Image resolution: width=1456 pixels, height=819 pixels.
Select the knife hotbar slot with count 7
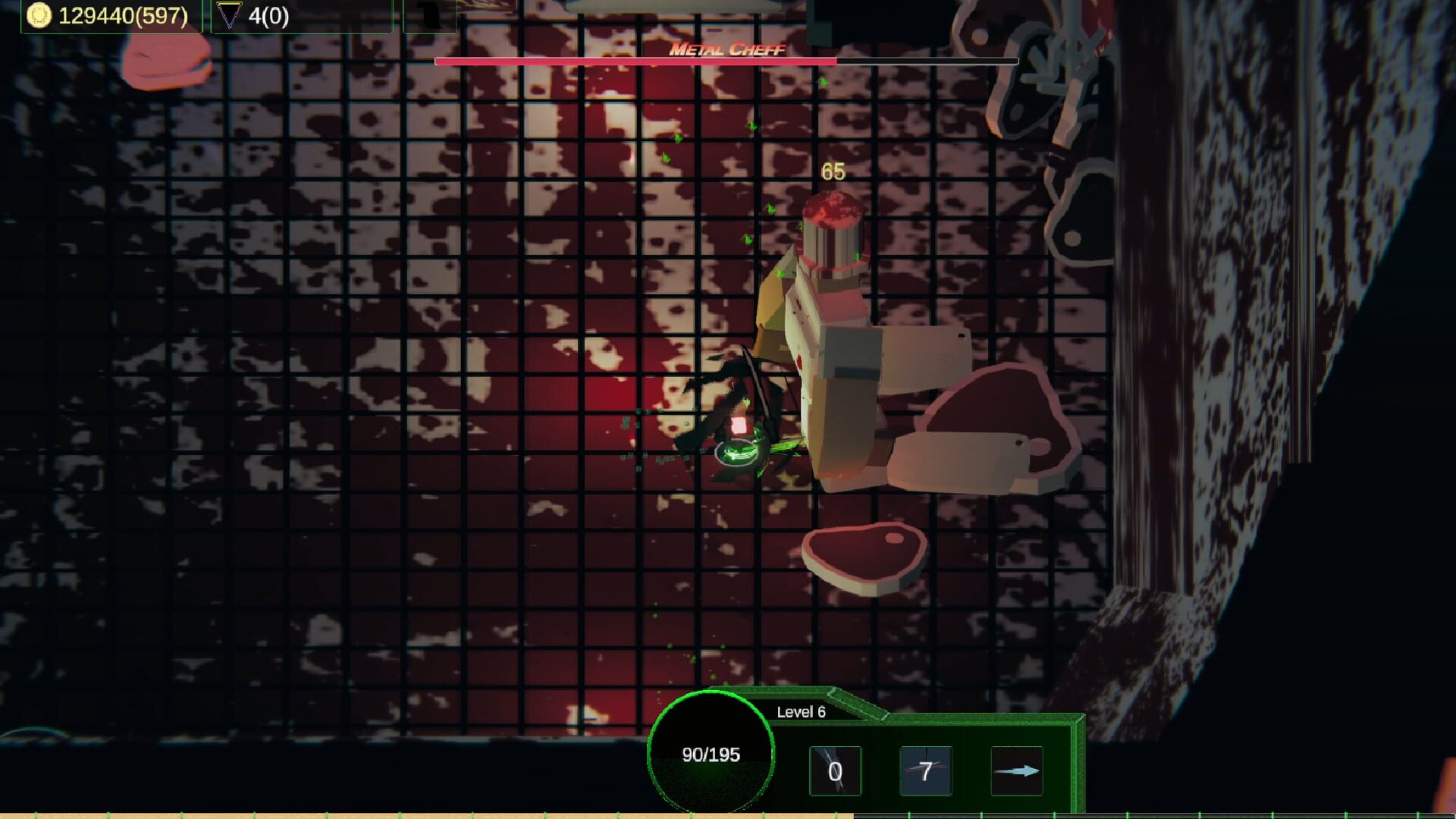point(925,770)
